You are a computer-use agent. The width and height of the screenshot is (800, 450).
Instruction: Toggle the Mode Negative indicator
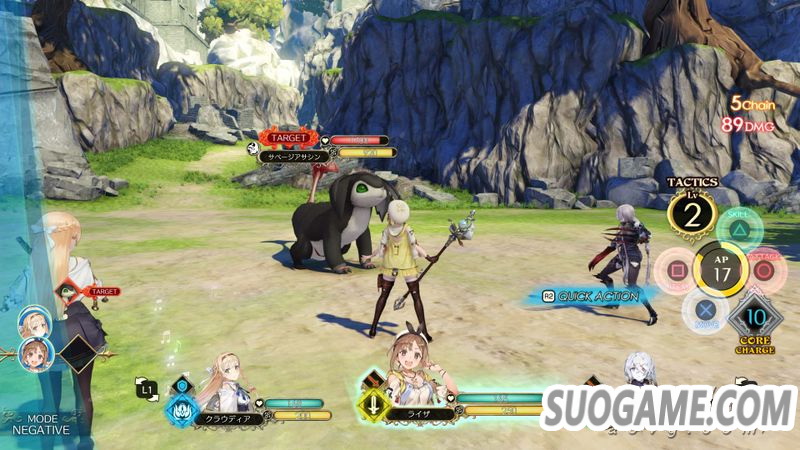tap(41, 424)
